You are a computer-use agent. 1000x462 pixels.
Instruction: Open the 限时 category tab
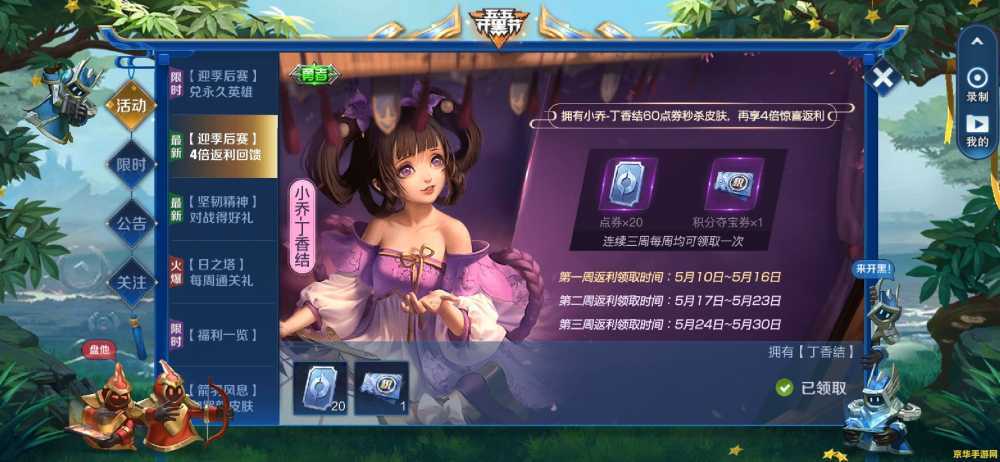pyautogui.click(x=131, y=165)
